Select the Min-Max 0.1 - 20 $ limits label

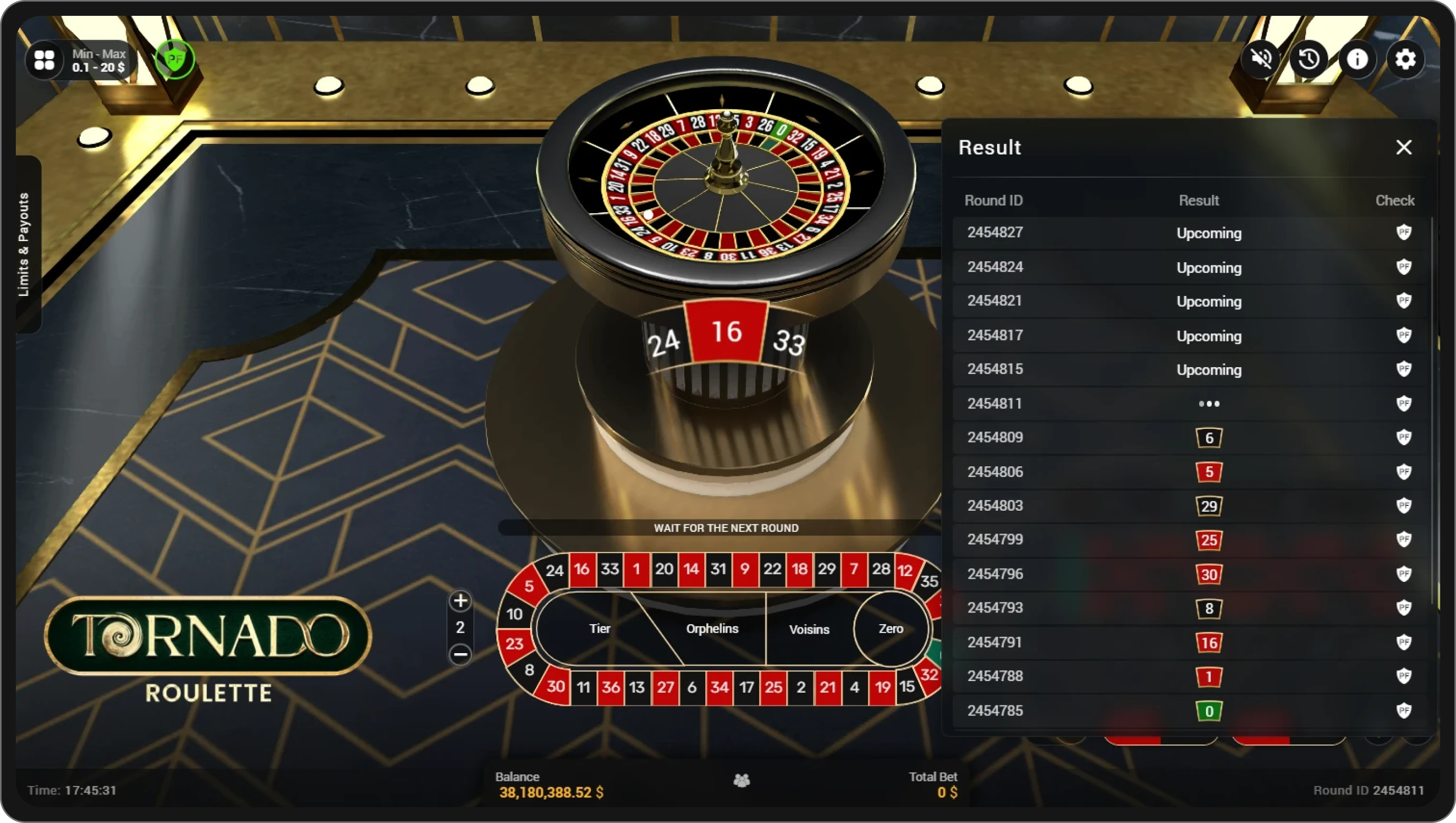(x=98, y=61)
